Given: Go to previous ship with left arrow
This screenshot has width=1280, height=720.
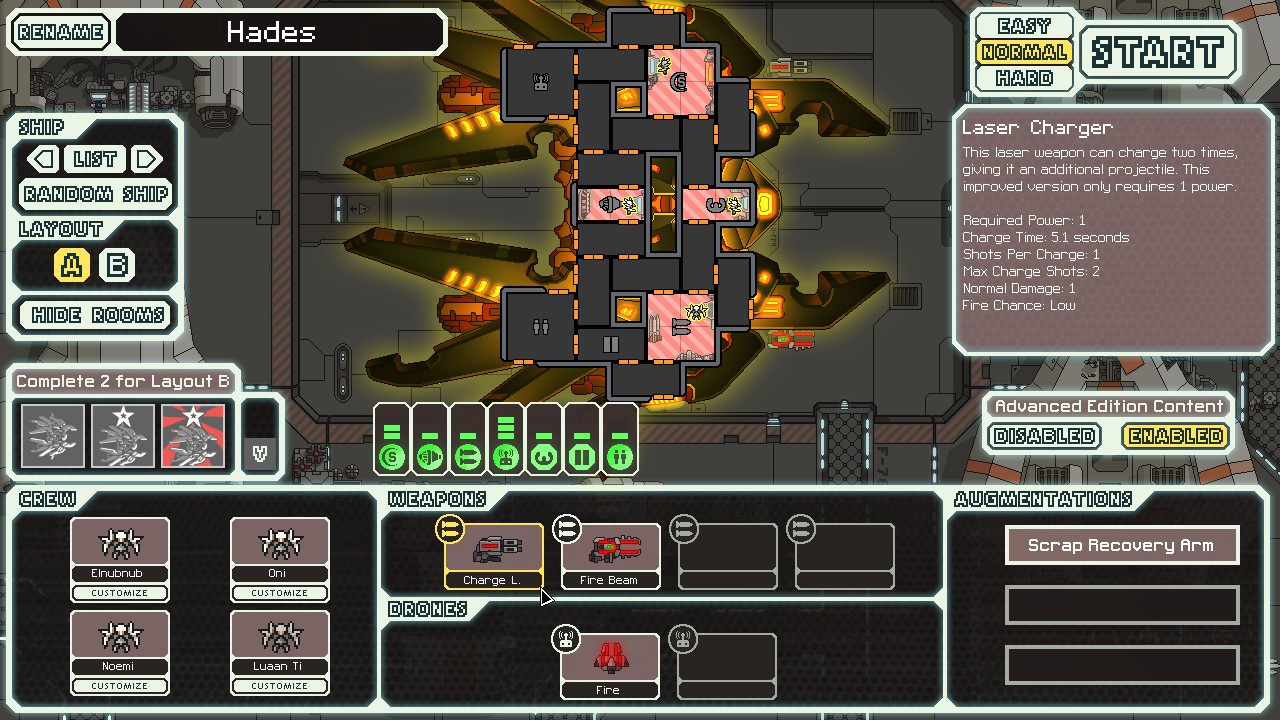Looking at the screenshot, I should coord(43,159).
